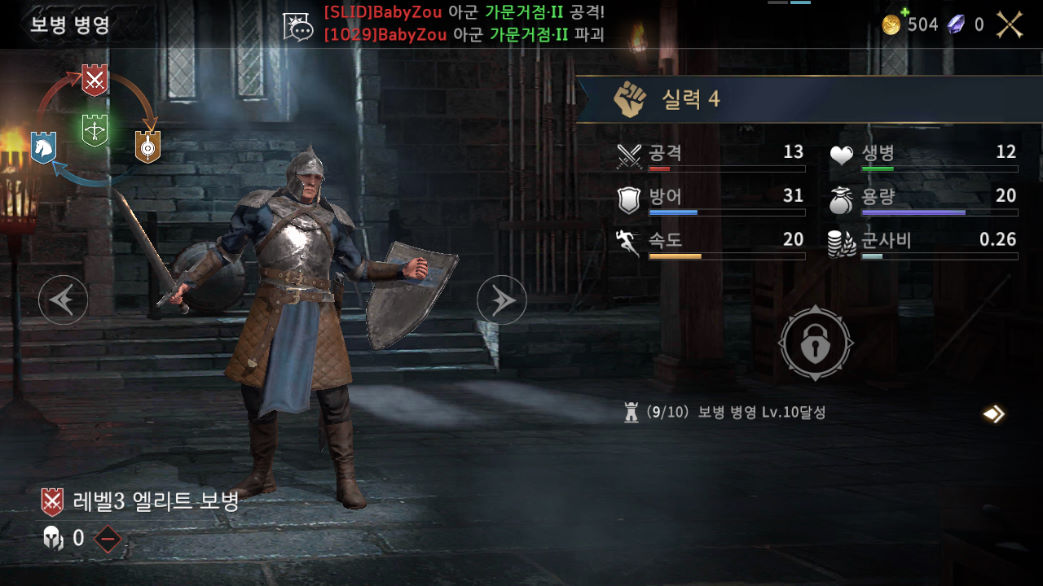The height and width of the screenshot is (586, 1043).
Task: Open the chat speech bubble icon
Action: pyautogui.click(x=298, y=27)
